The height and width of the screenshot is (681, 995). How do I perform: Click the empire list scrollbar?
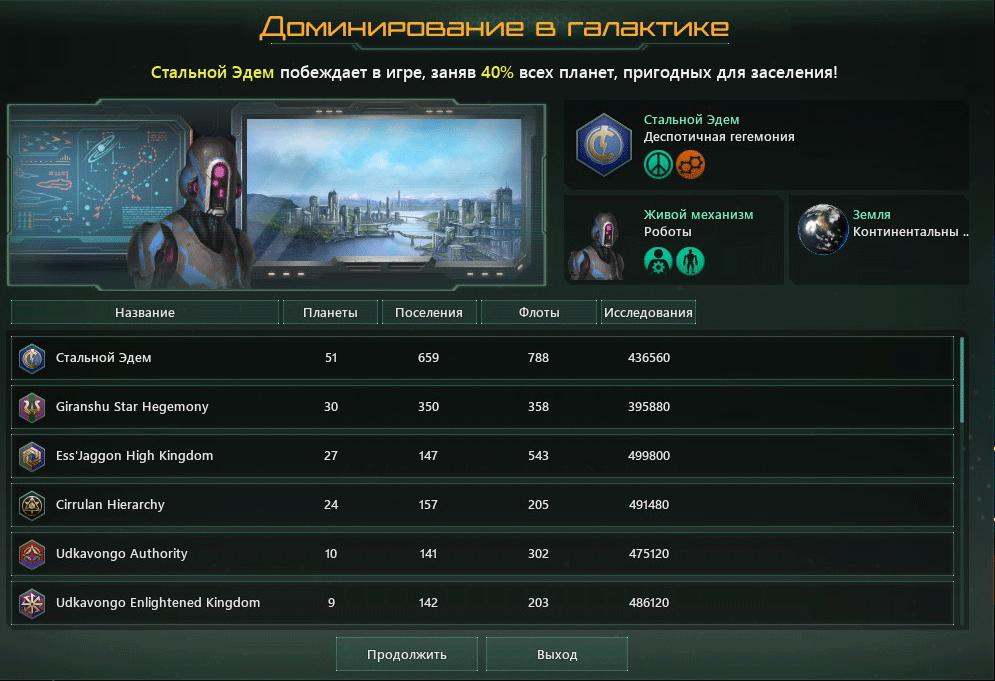(962, 380)
